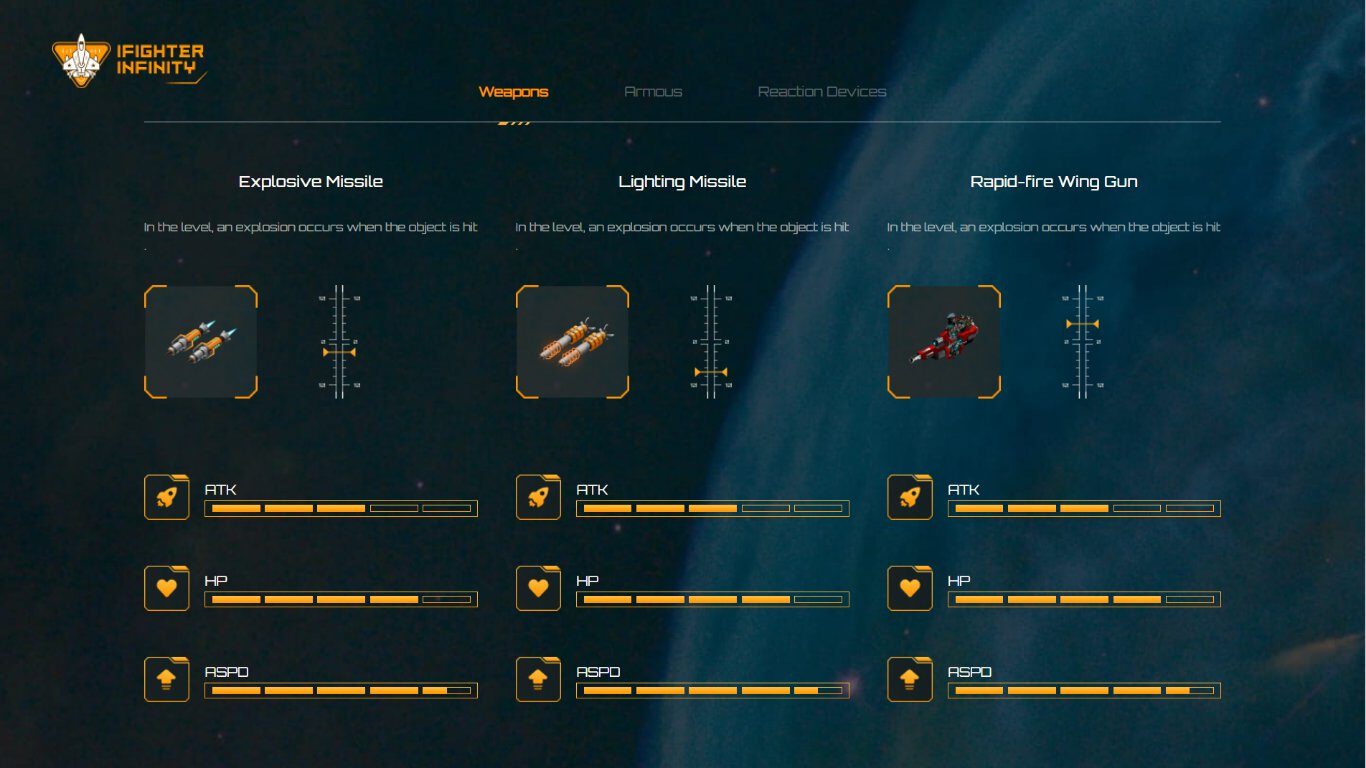Image resolution: width=1366 pixels, height=768 pixels.
Task: Click the Rapid-fire Wing Gun heading
Action: (1054, 181)
